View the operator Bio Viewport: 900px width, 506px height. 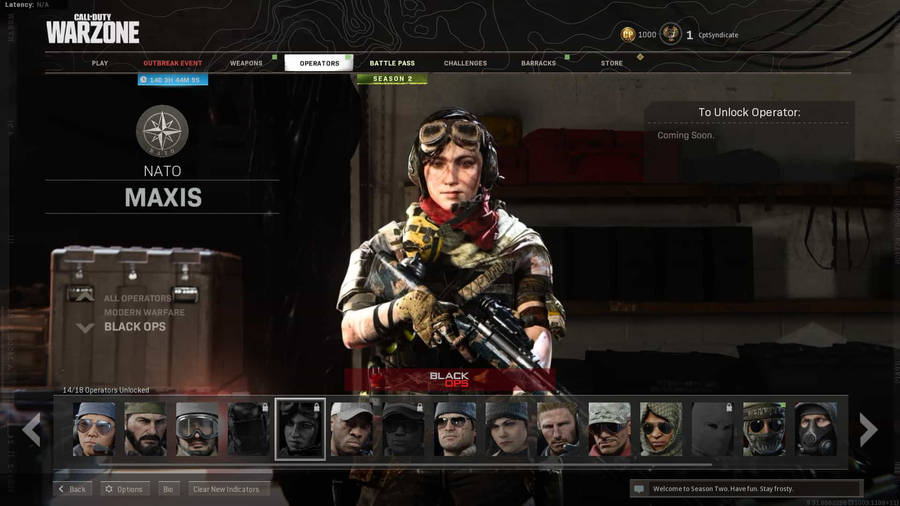[x=168, y=489]
